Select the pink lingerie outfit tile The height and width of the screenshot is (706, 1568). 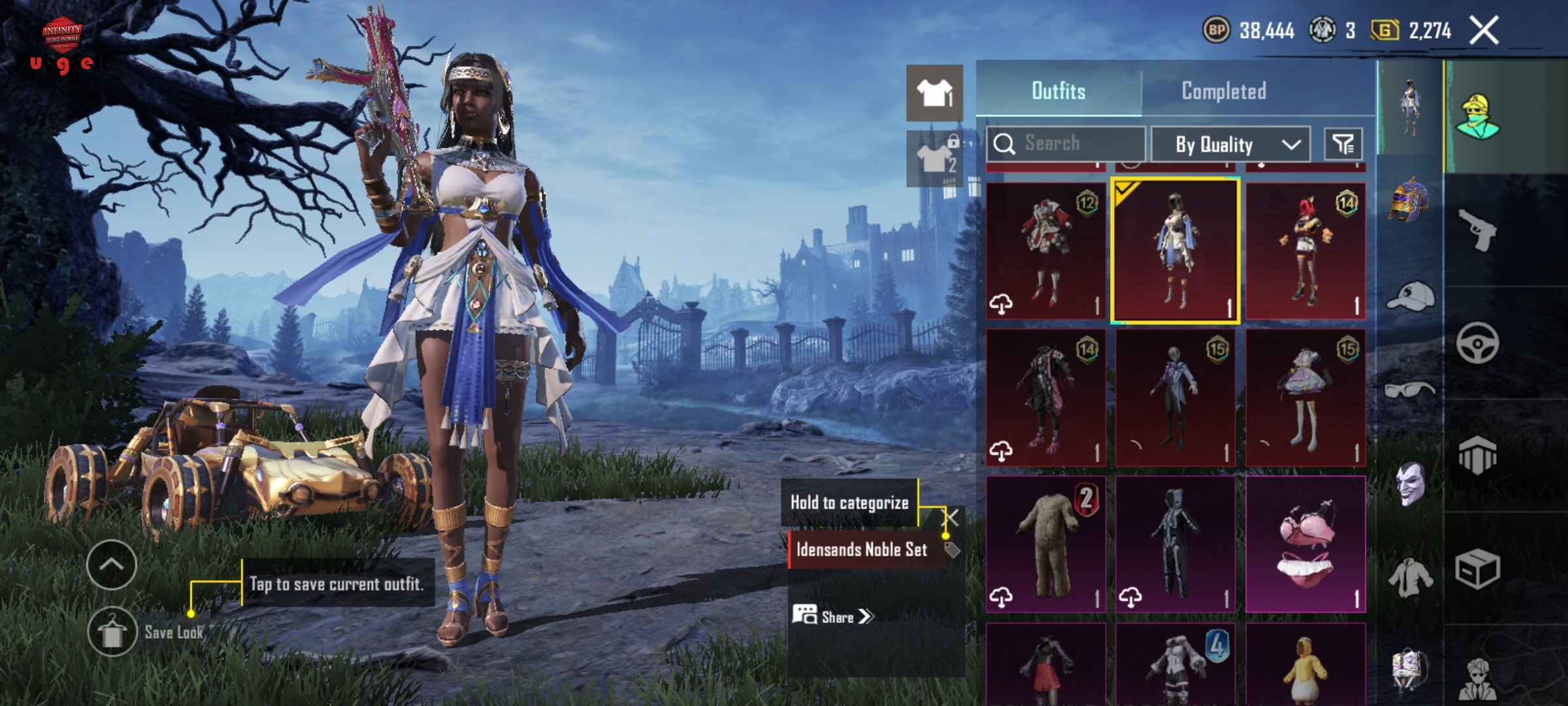1305,544
